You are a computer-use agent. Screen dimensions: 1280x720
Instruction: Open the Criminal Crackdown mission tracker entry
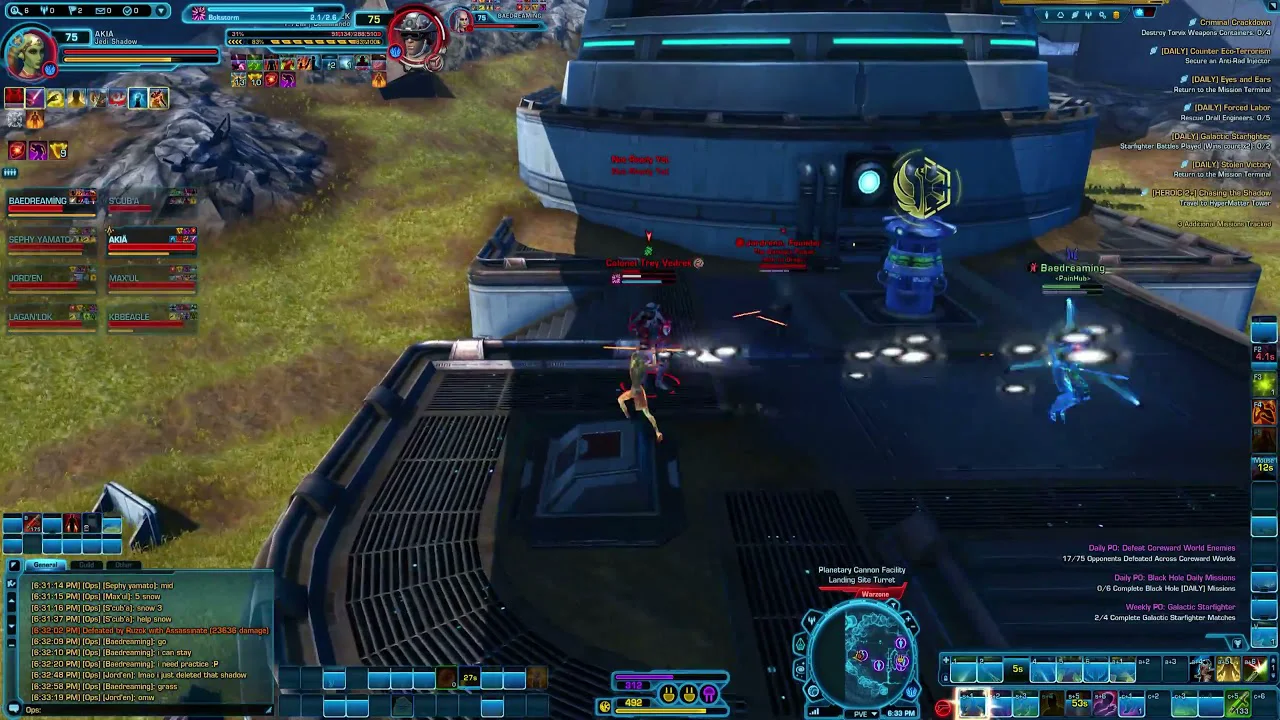(1234, 22)
